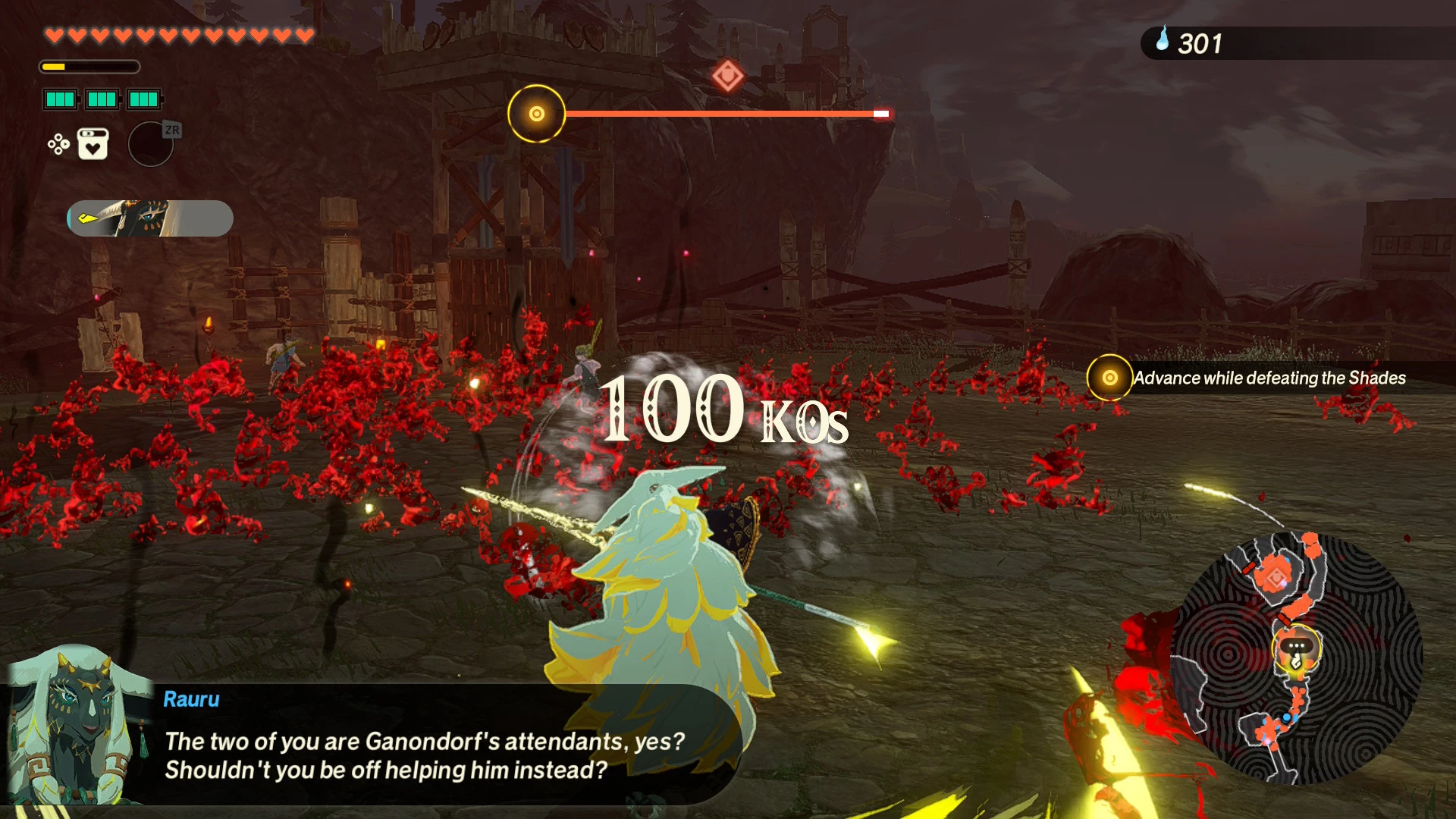
Task: Click the ZR special ability circle
Action: coord(150,144)
